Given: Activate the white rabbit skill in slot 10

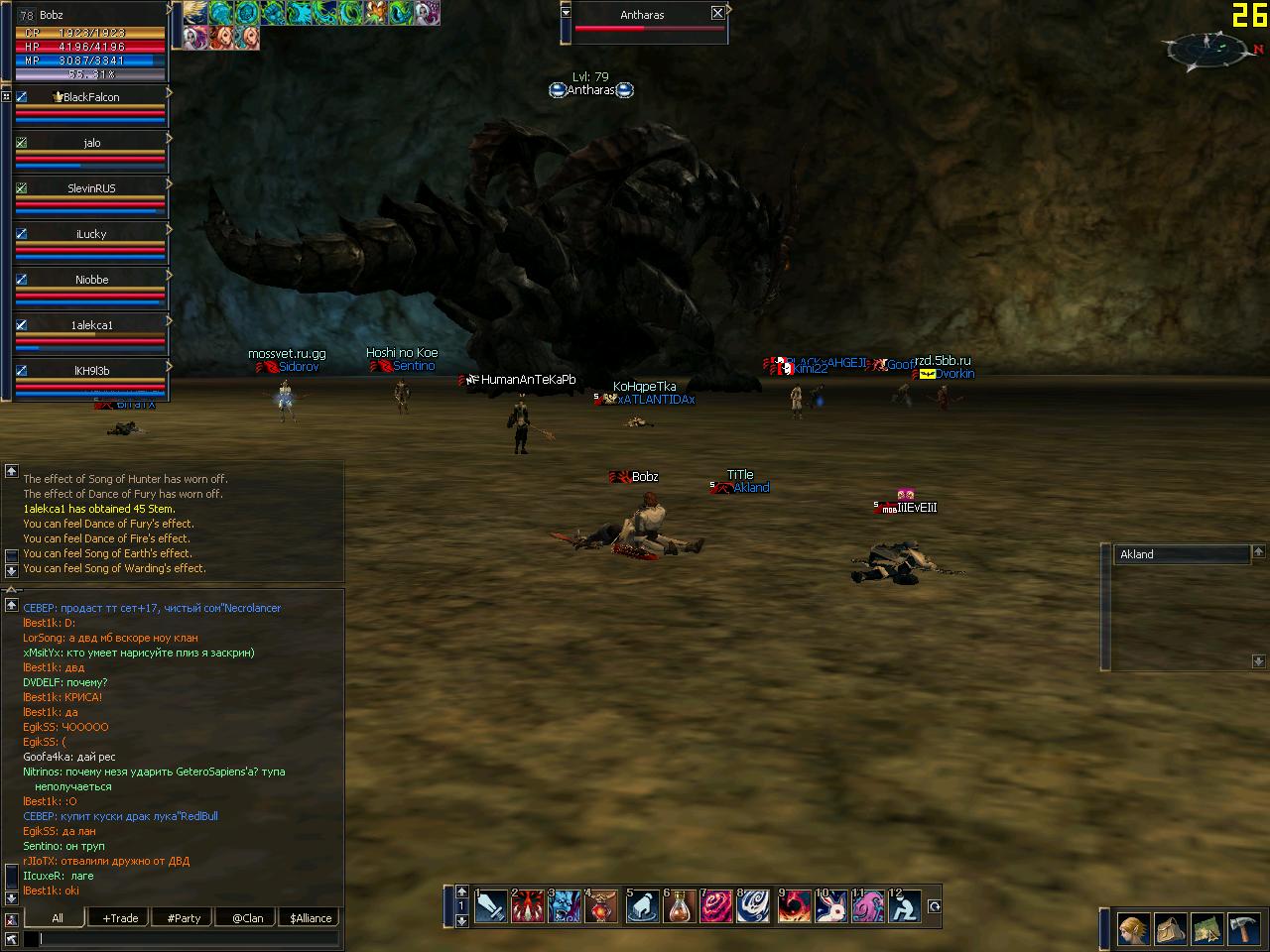Looking at the screenshot, I should (x=829, y=906).
